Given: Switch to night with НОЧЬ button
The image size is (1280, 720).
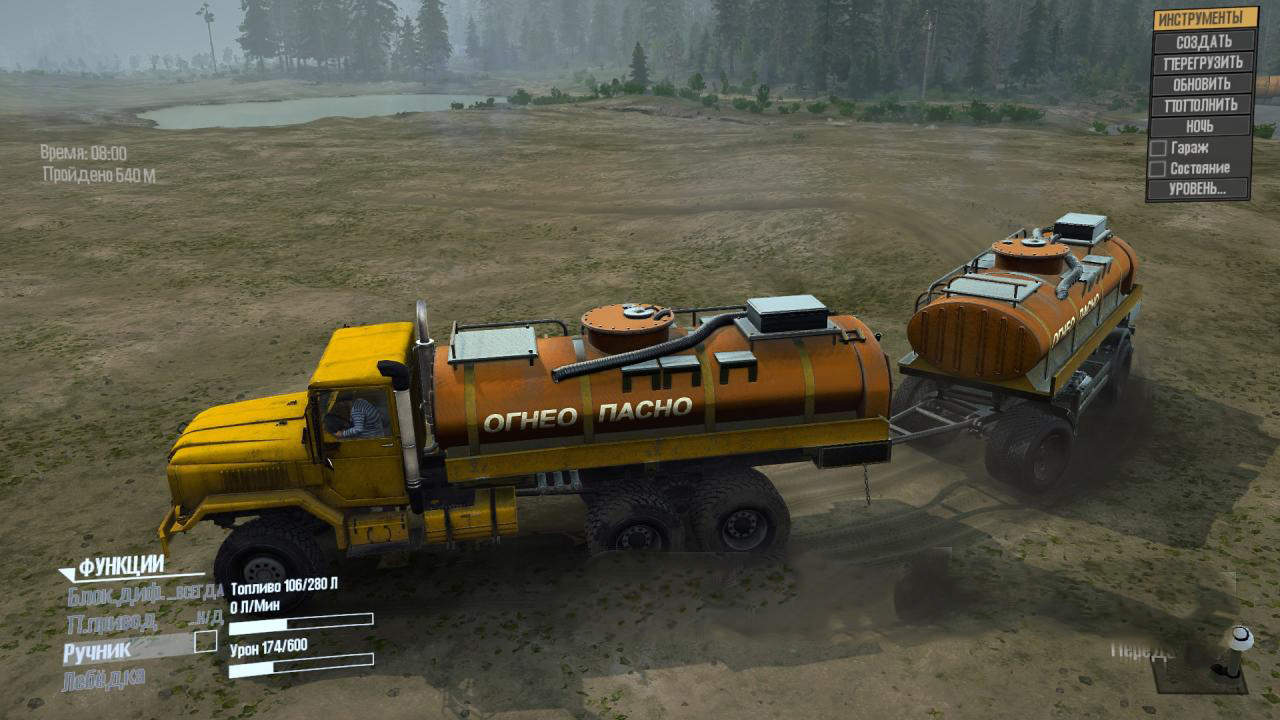Looking at the screenshot, I should click(x=1201, y=127).
